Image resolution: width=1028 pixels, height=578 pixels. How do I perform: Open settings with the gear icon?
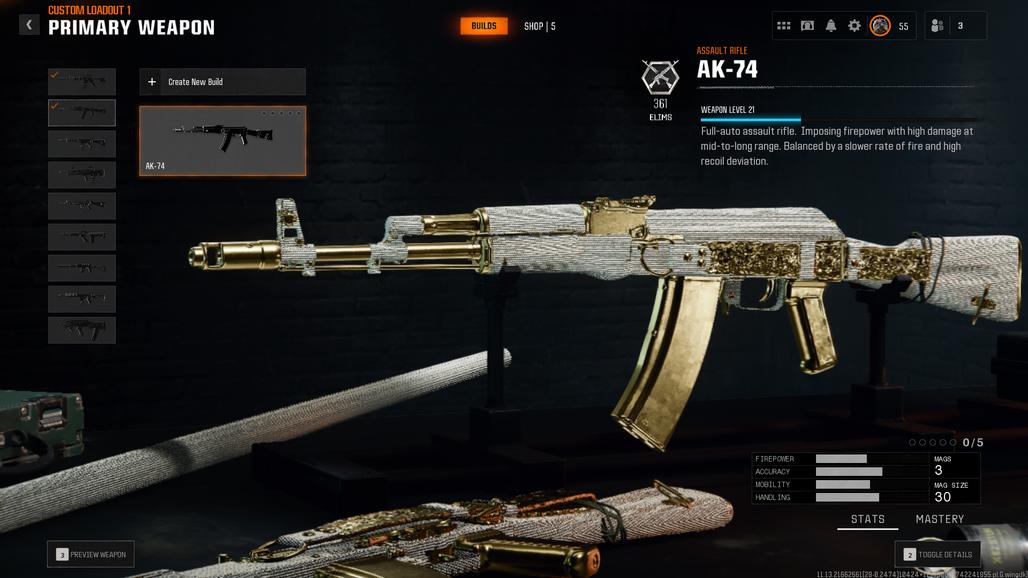pyautogui.click(x=854, y=26)
